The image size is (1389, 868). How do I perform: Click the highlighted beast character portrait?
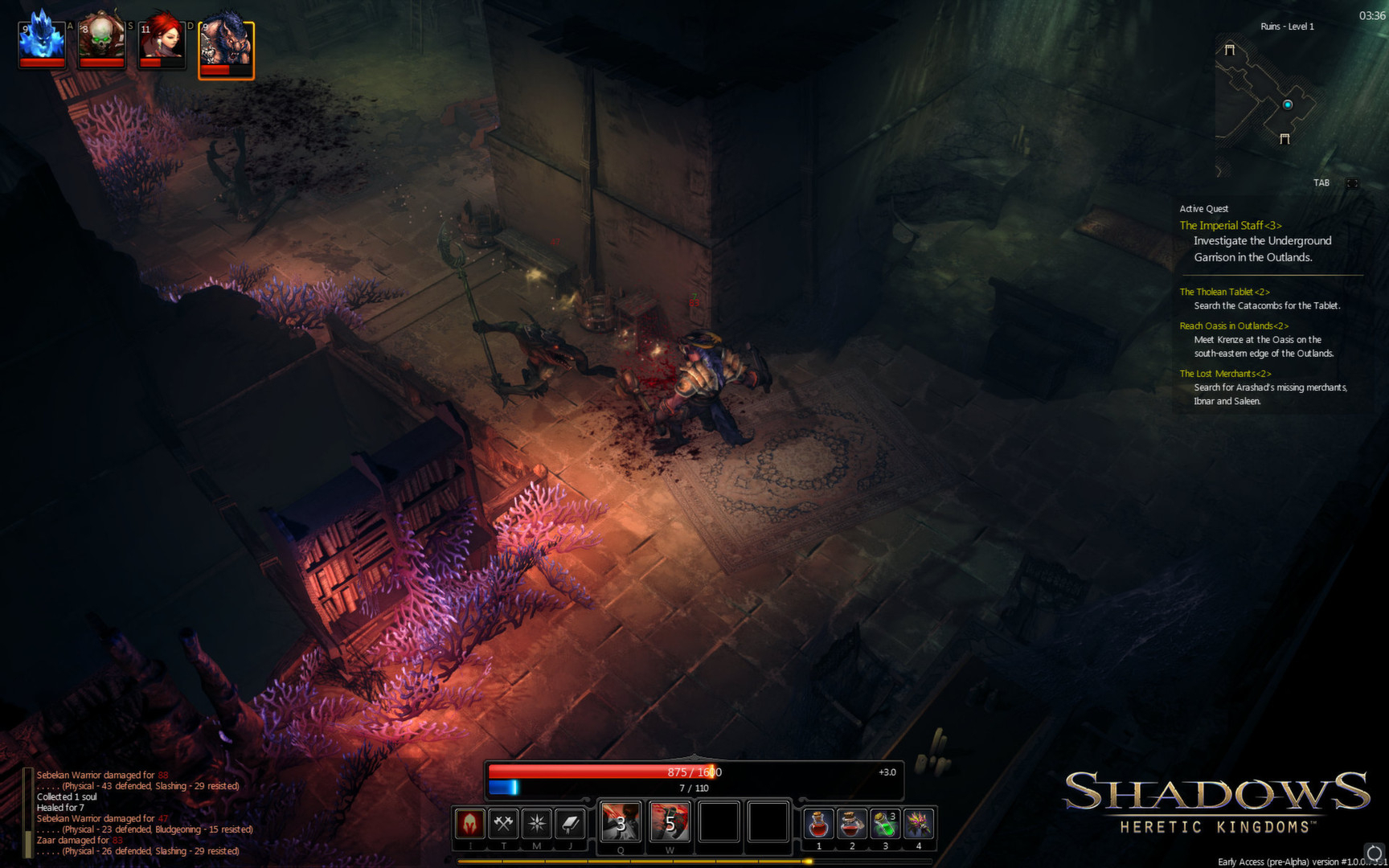[x=227, y=50]
